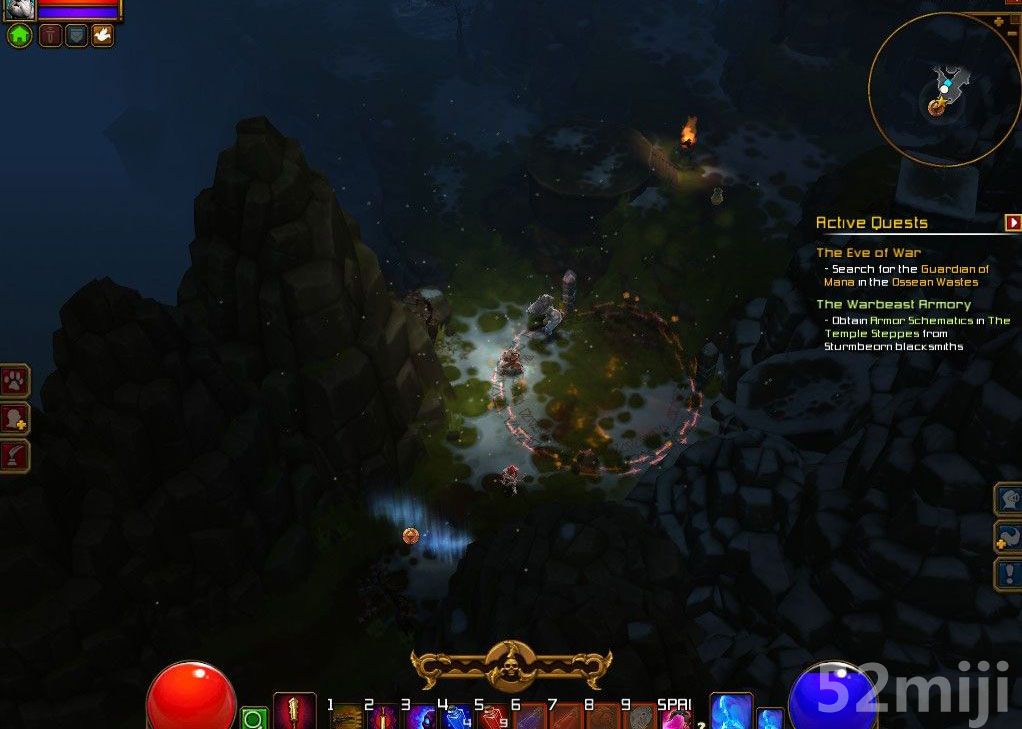Click the exclamation mark button on right edge
The image size is (1022, 729).
pyautogui.click(x=1007, y=574)
